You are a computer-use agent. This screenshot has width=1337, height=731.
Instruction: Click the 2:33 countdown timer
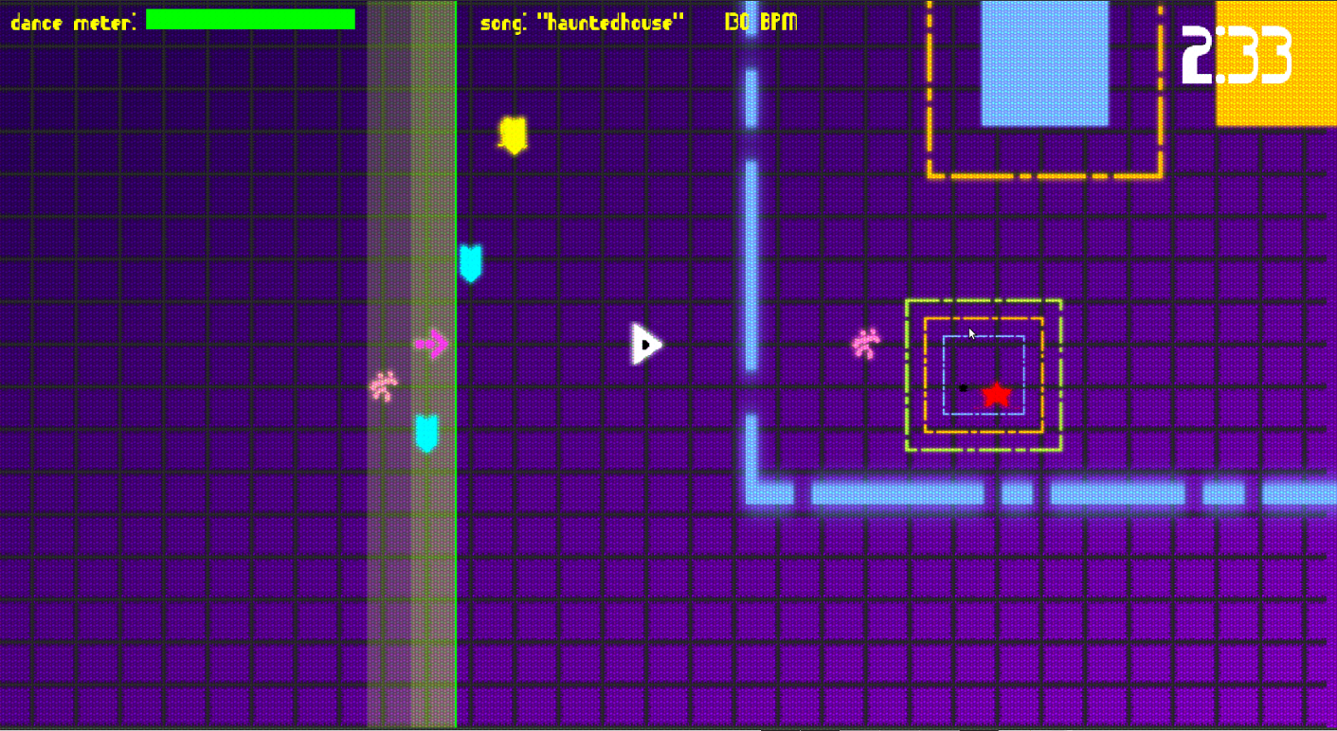point(1237,57)
